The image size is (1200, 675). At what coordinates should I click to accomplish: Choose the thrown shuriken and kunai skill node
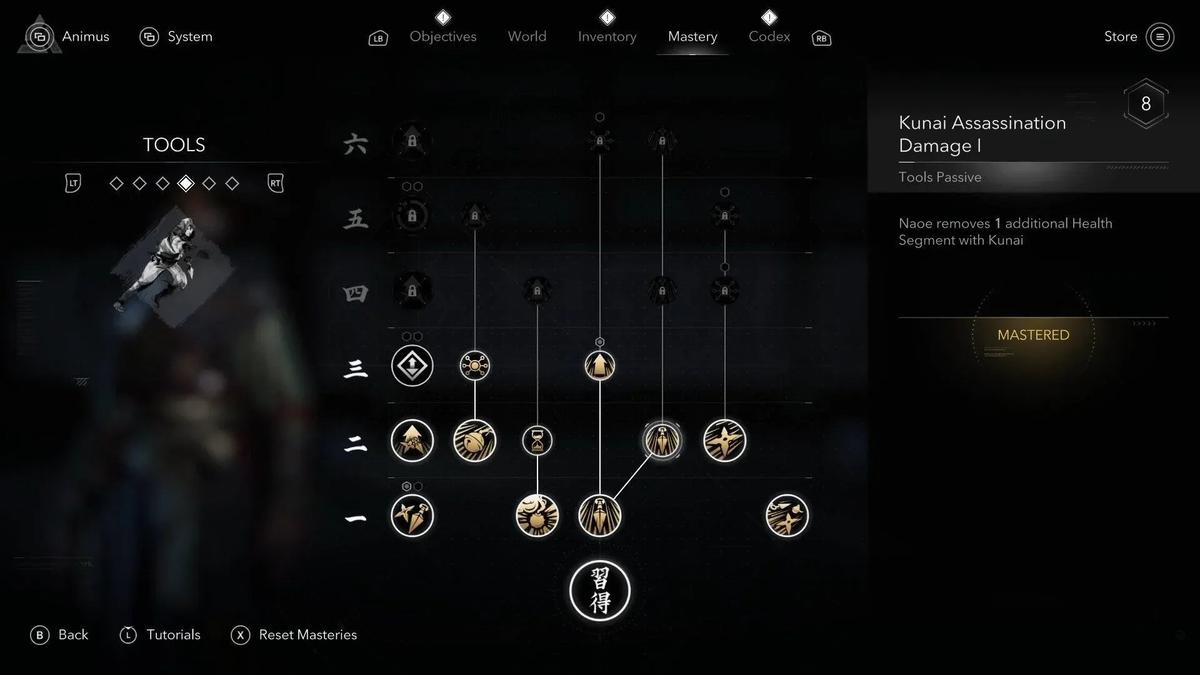787,516
